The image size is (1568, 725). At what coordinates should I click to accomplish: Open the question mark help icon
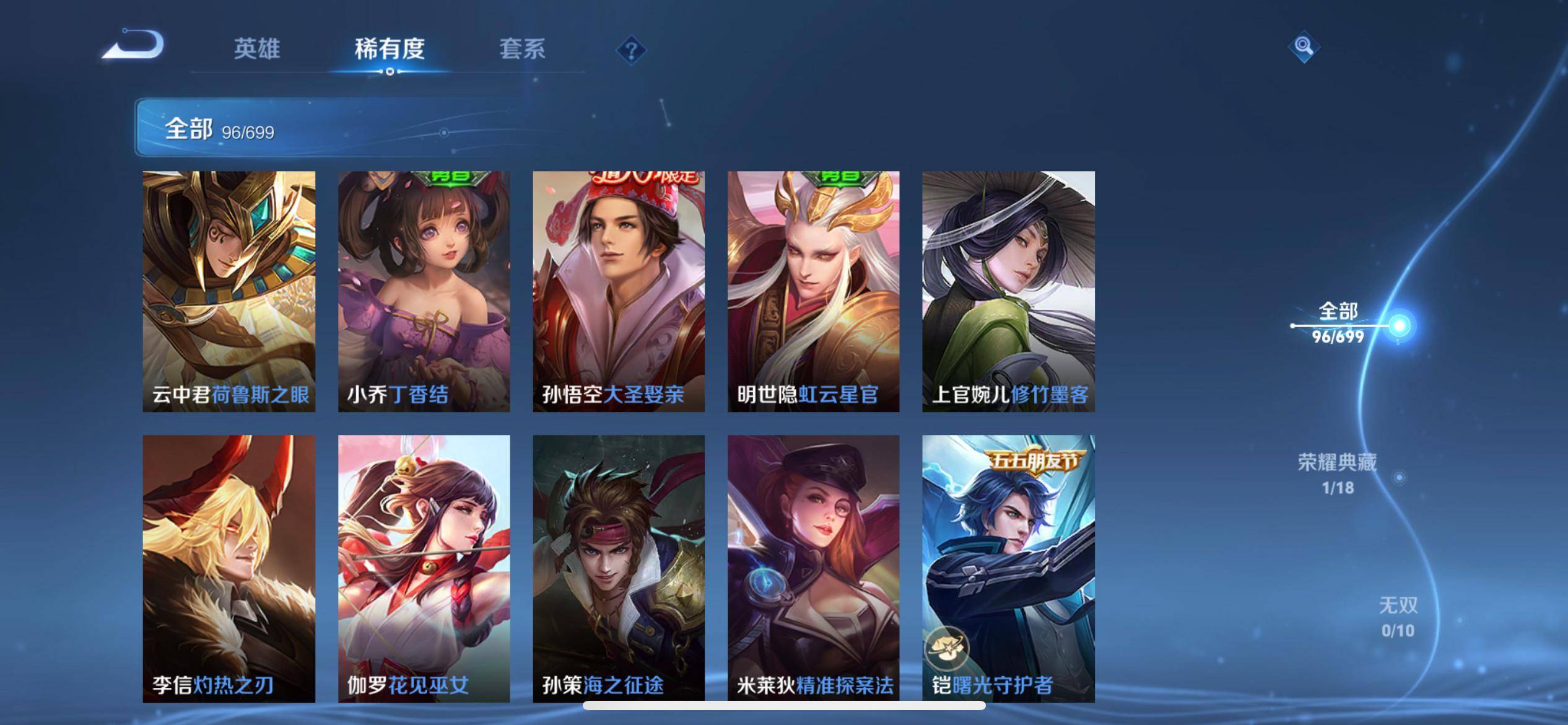(x=631, y=50)
